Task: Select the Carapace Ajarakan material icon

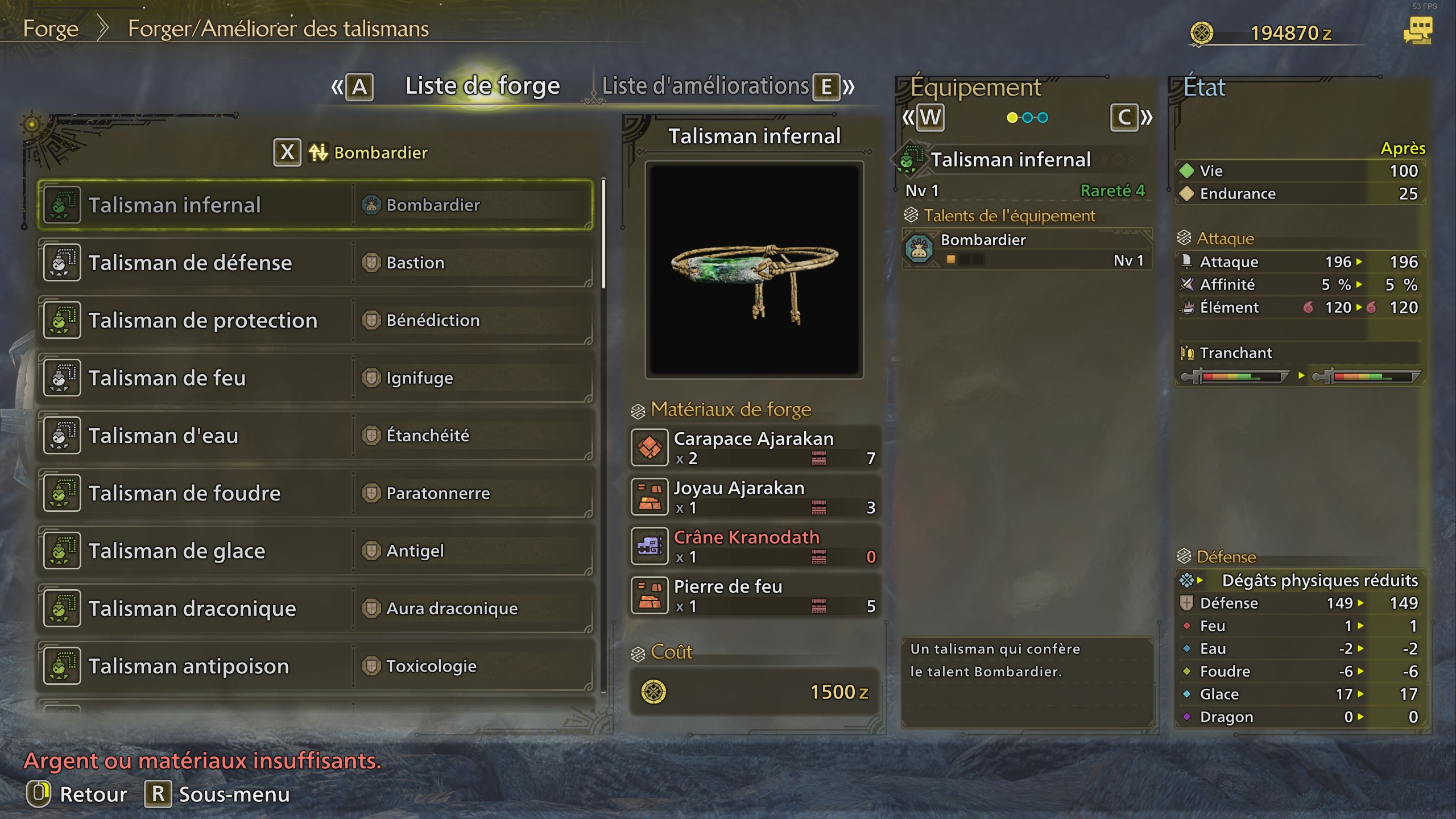Action: click(650, 447)
